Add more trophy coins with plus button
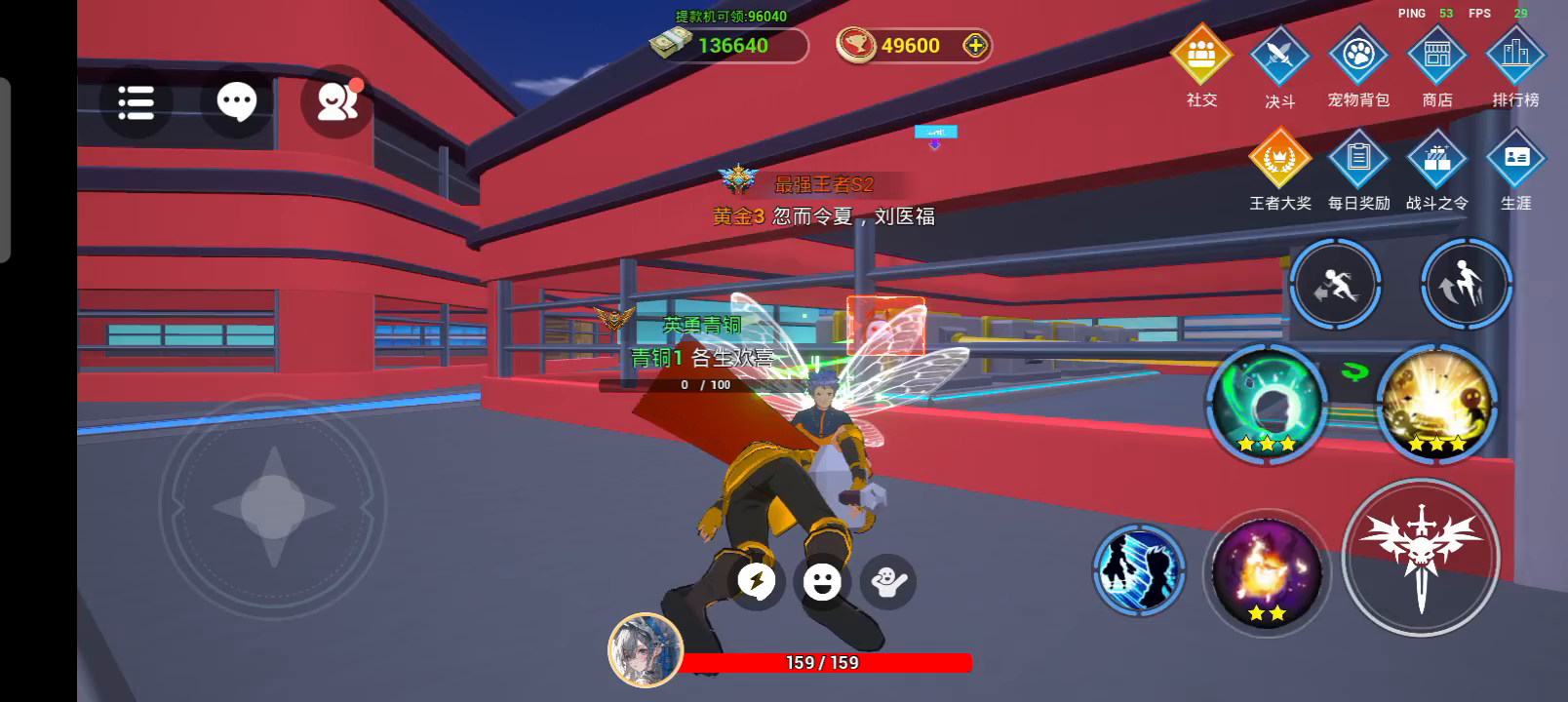This screenshot has height=702, width=1568. [x=974, y=45]
